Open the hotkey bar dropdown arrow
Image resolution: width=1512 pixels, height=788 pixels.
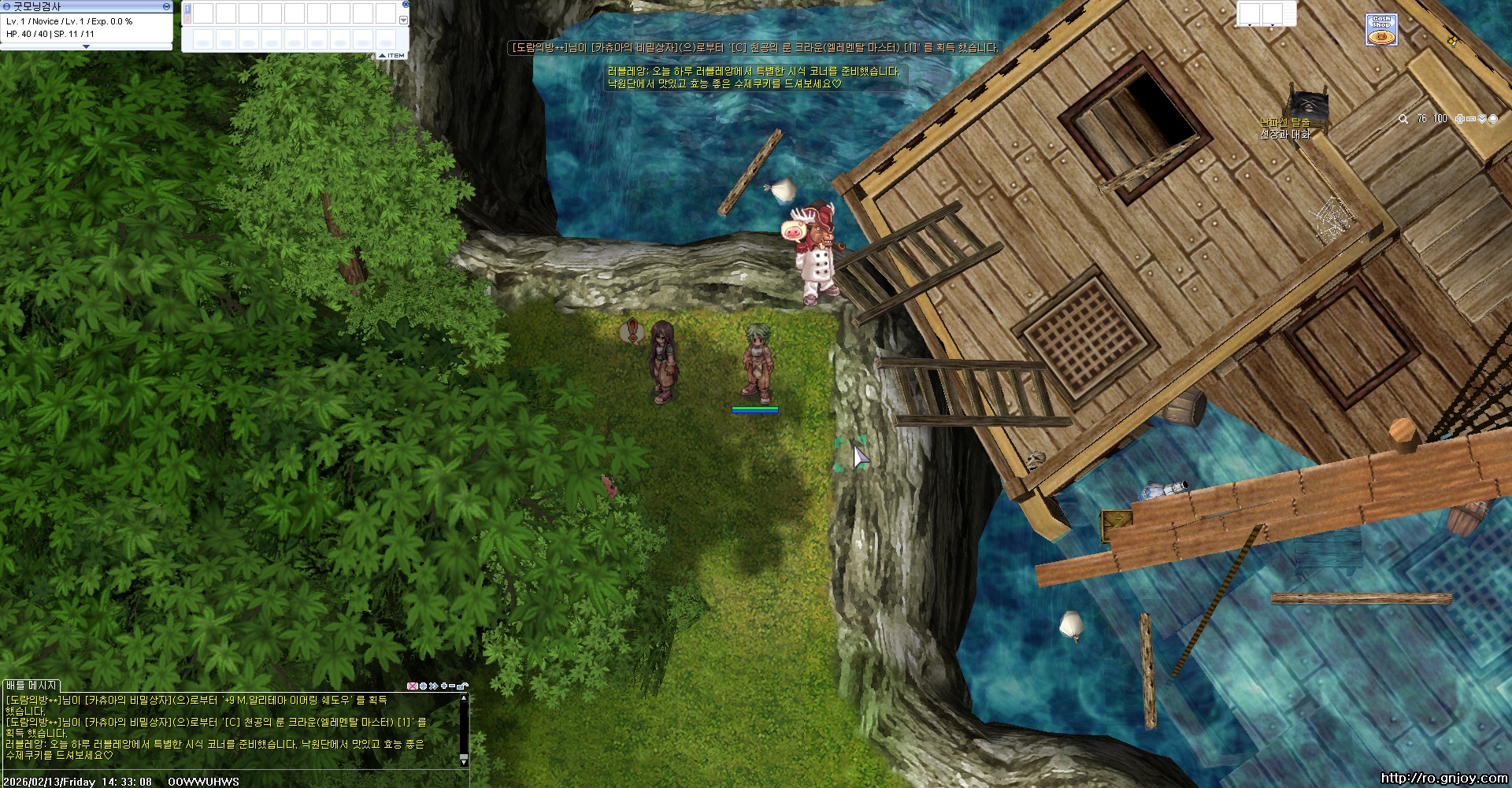(x=404, y=20)
